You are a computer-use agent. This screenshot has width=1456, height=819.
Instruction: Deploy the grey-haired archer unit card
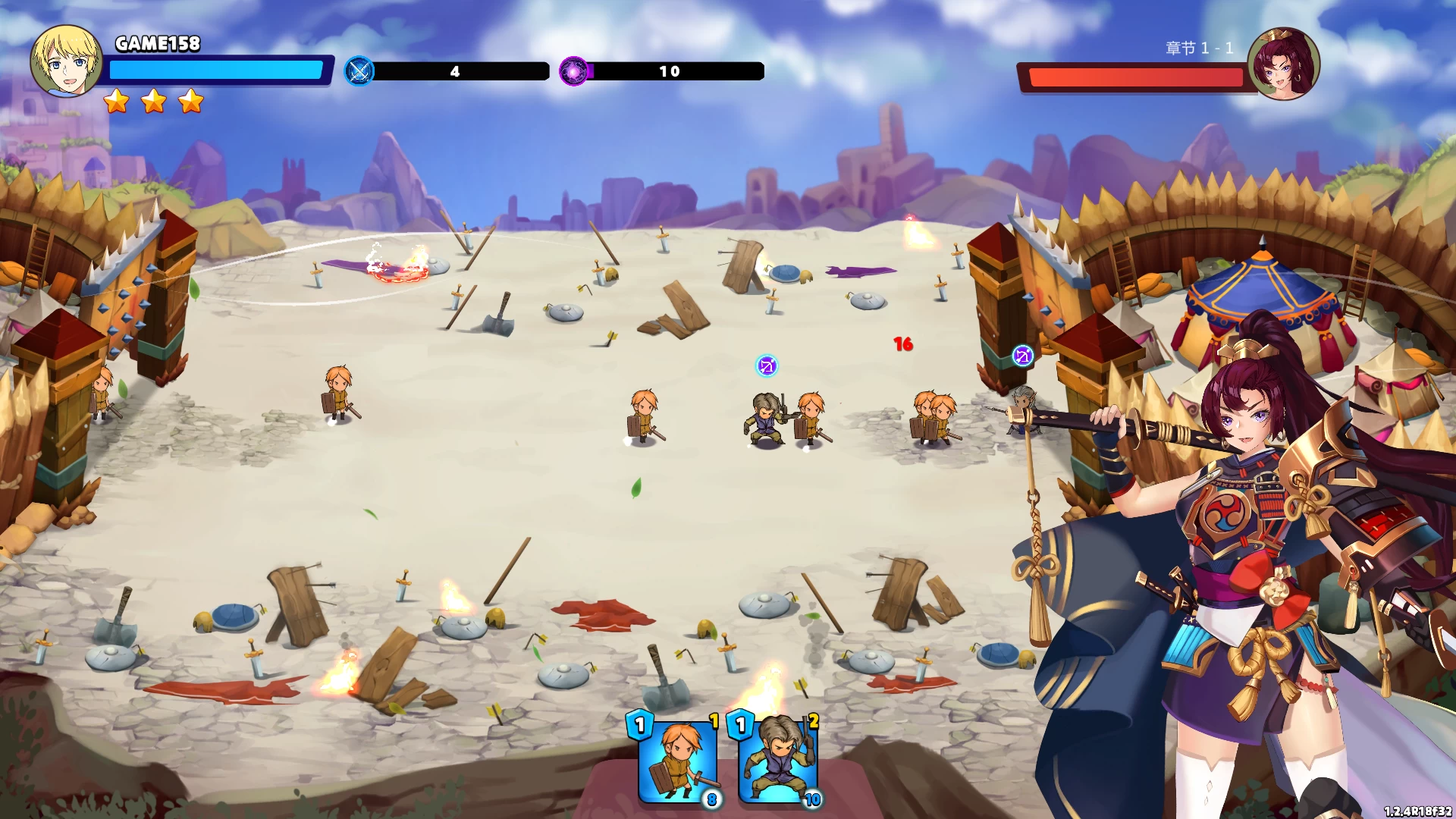click(778, 760)
